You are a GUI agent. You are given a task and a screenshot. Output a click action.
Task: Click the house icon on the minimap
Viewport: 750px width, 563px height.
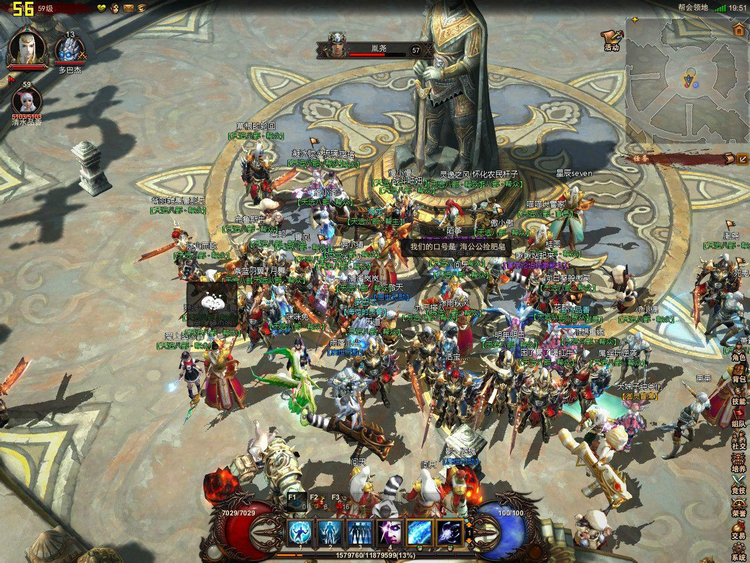point(738,31)
